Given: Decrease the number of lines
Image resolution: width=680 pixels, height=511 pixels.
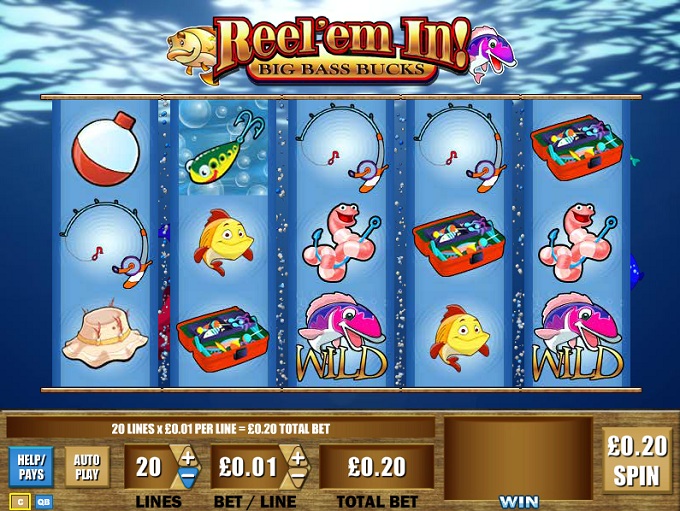Looking at the screenshot, I should click(189, 478).
